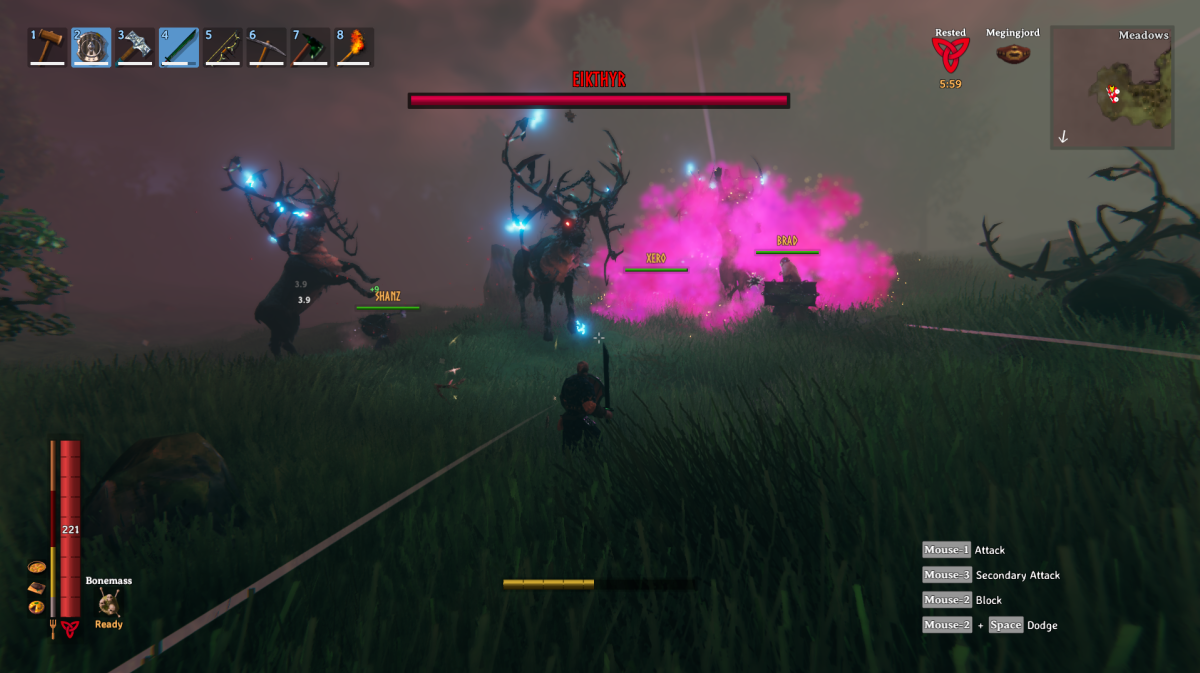The image size is (1200, 673).
Task: Open the Meadows minimap
Action: (1111, 88)
